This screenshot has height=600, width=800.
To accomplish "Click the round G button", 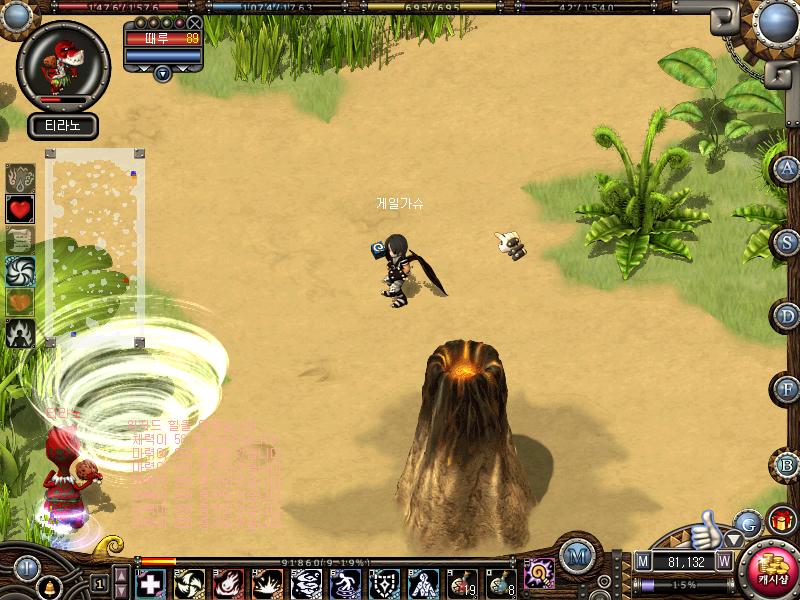I will pos(748,522).
